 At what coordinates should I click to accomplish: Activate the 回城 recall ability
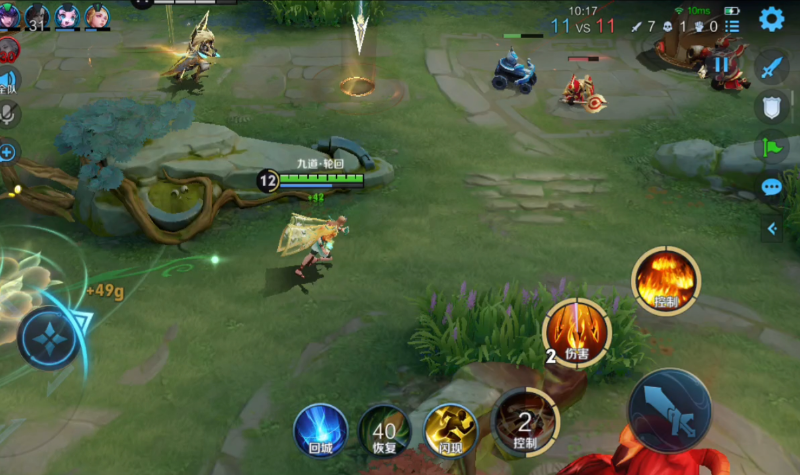click(x=320, y=429)
